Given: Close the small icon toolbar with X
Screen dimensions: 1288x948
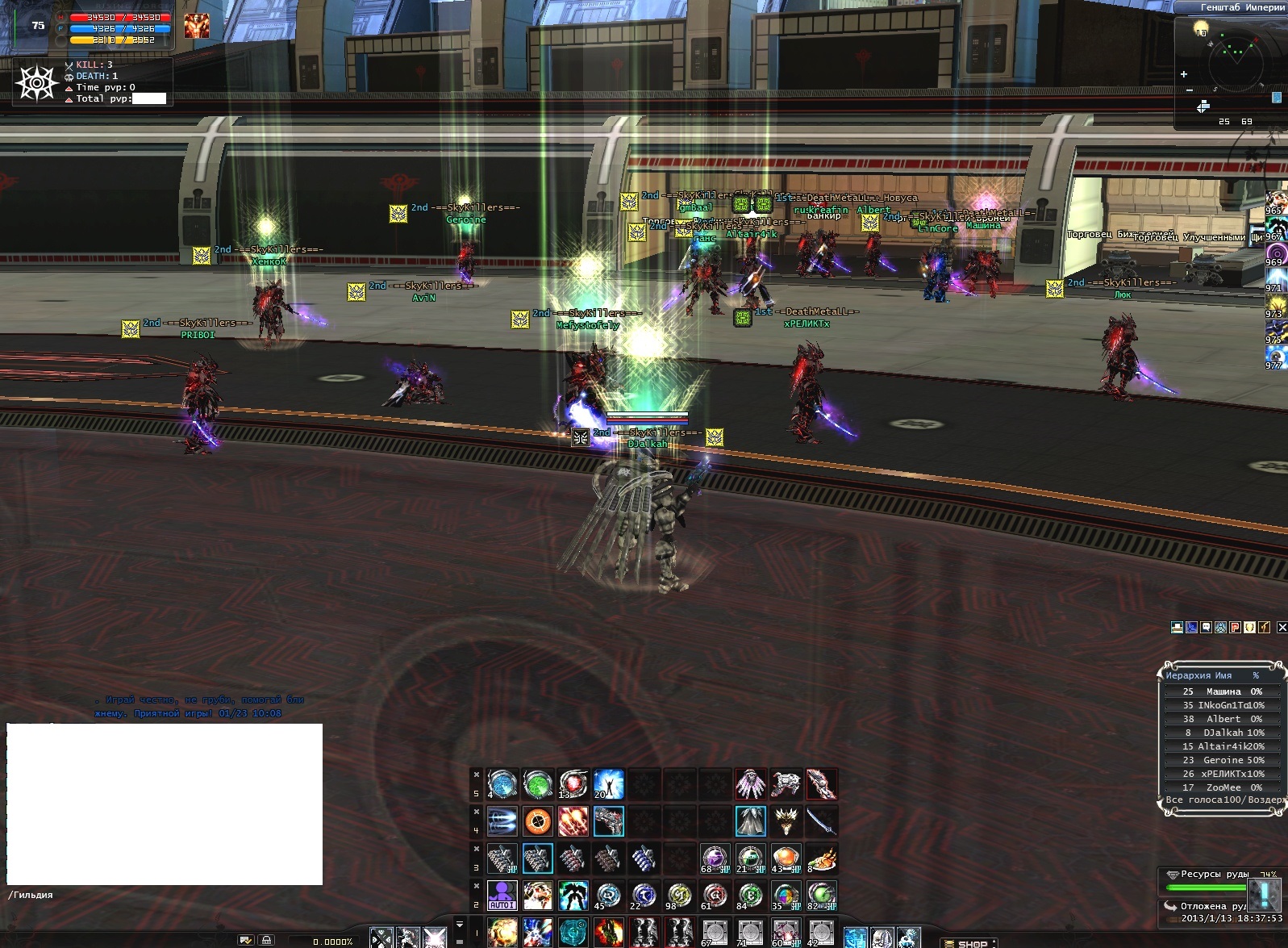Looking at the screenshot, I should point(1282,627).
